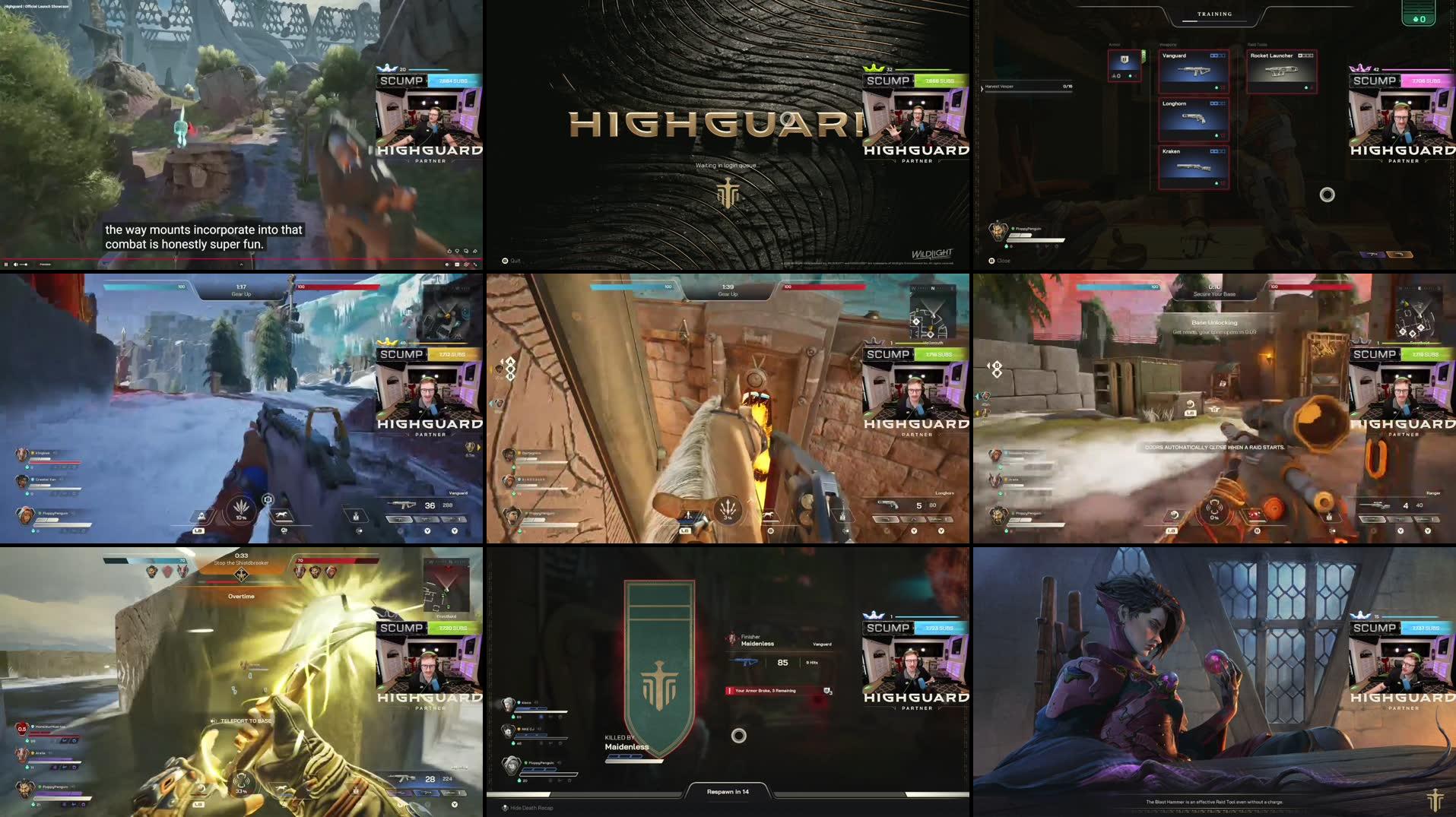Select the armor piece in the Armor slot
This screenshot has height=817, width=1456.
(x=1124, y=67)
